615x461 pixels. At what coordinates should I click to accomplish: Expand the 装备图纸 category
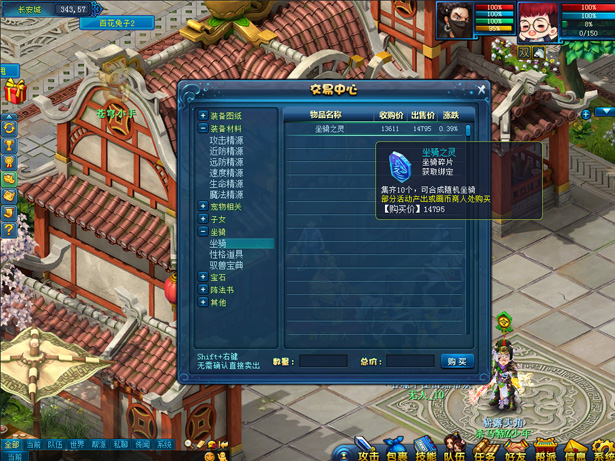(203, 116)
